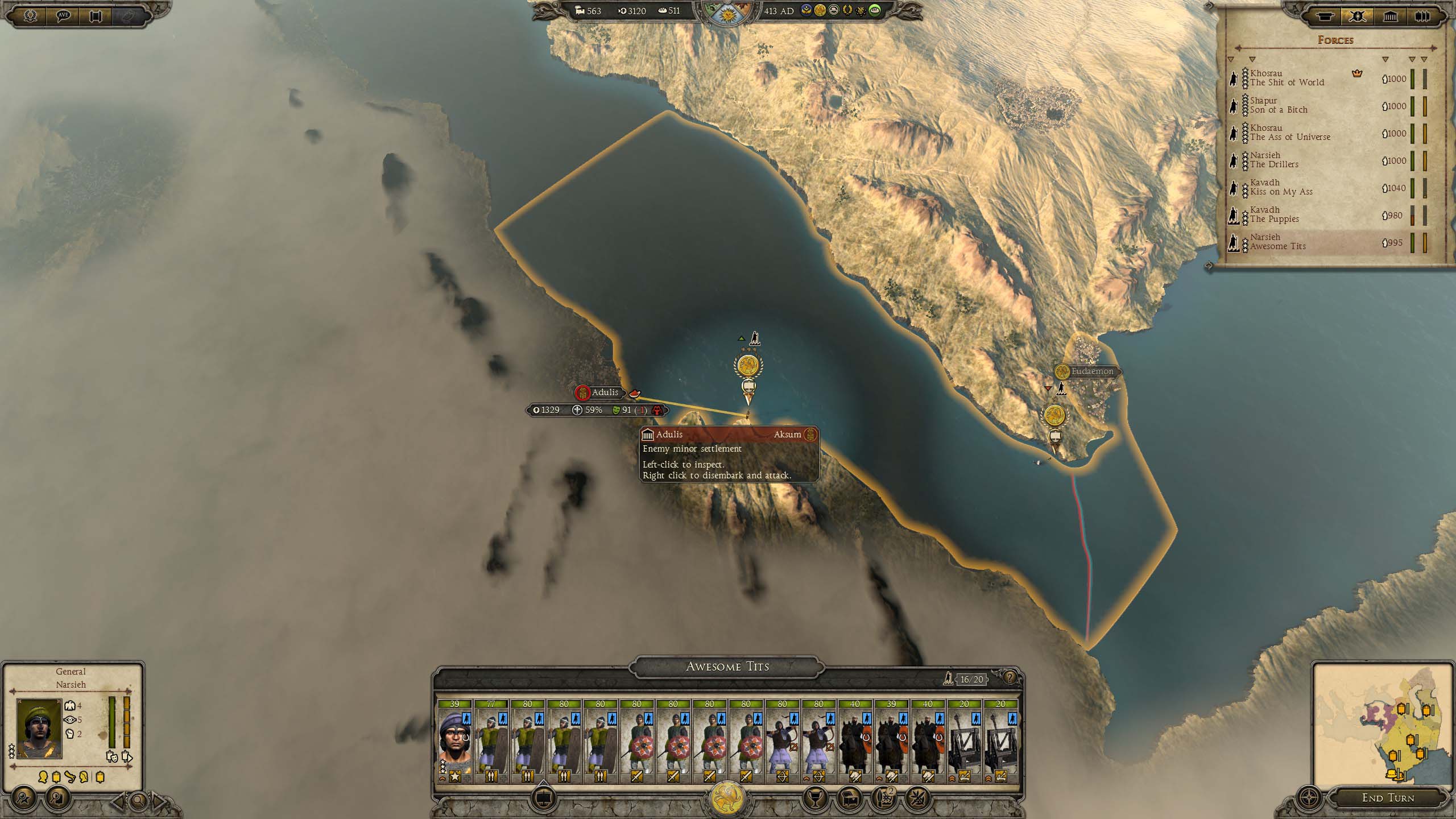Open the treasure chest button
This screenshot has width=1456, height=819.
pyautogui.click(x=850, y=799)
